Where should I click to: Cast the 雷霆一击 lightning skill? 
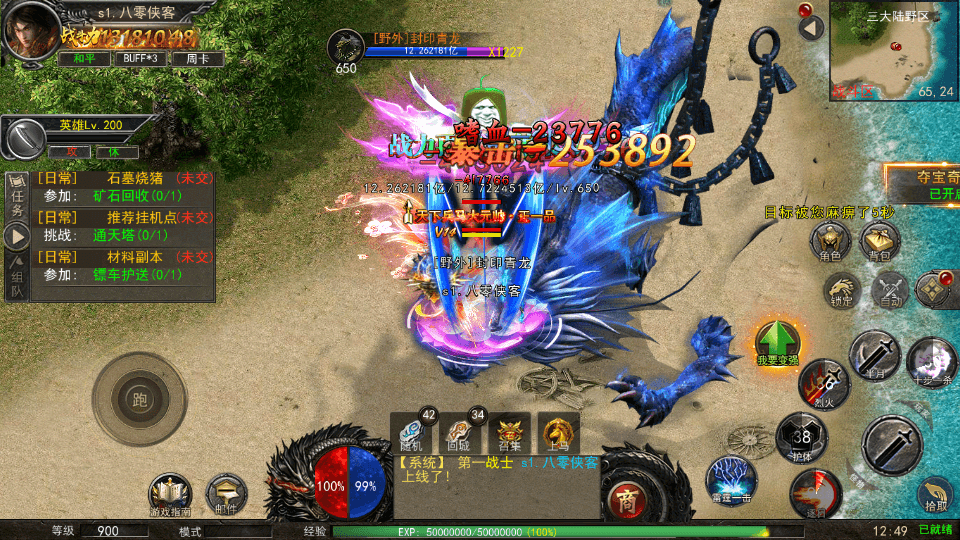(x=731, y=480)
